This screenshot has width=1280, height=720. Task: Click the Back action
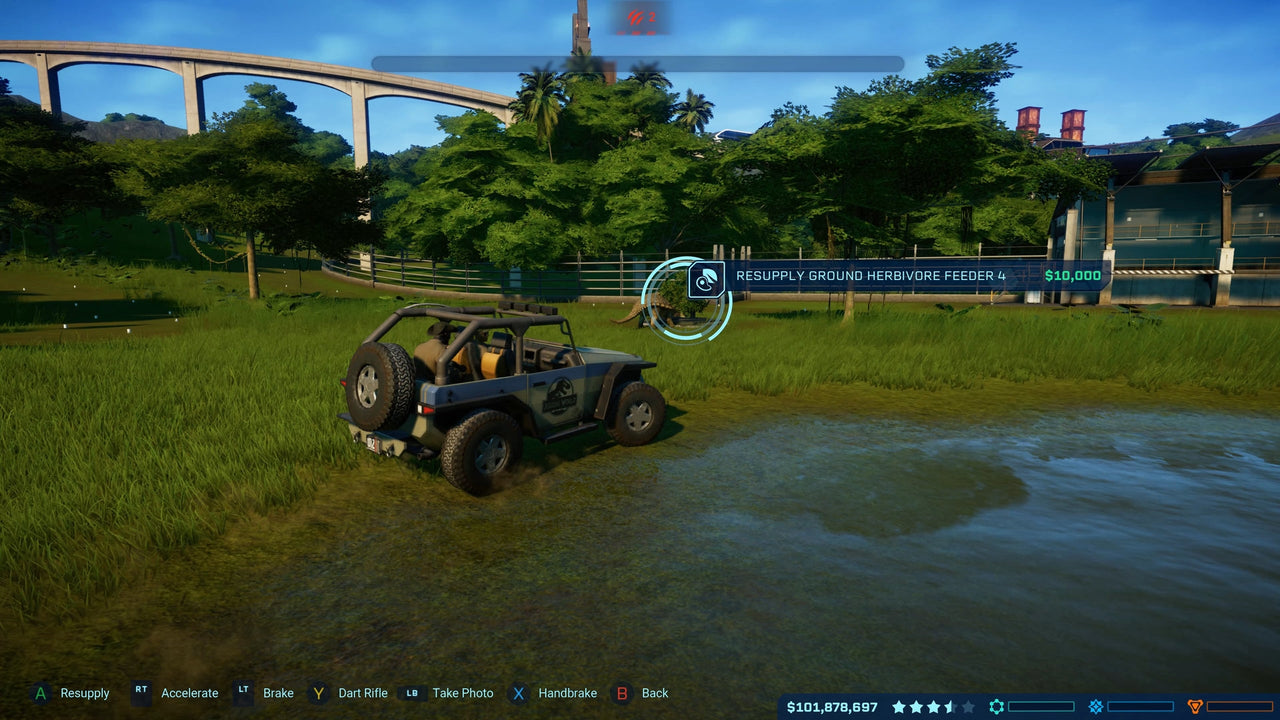656,693
